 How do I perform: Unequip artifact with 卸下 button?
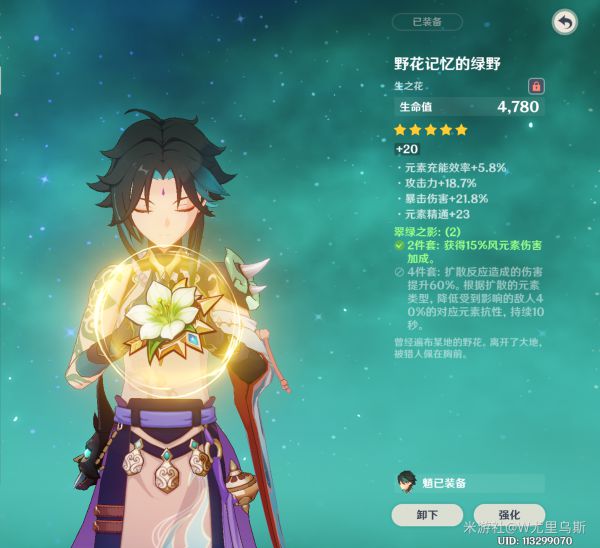tap(426, 515)
